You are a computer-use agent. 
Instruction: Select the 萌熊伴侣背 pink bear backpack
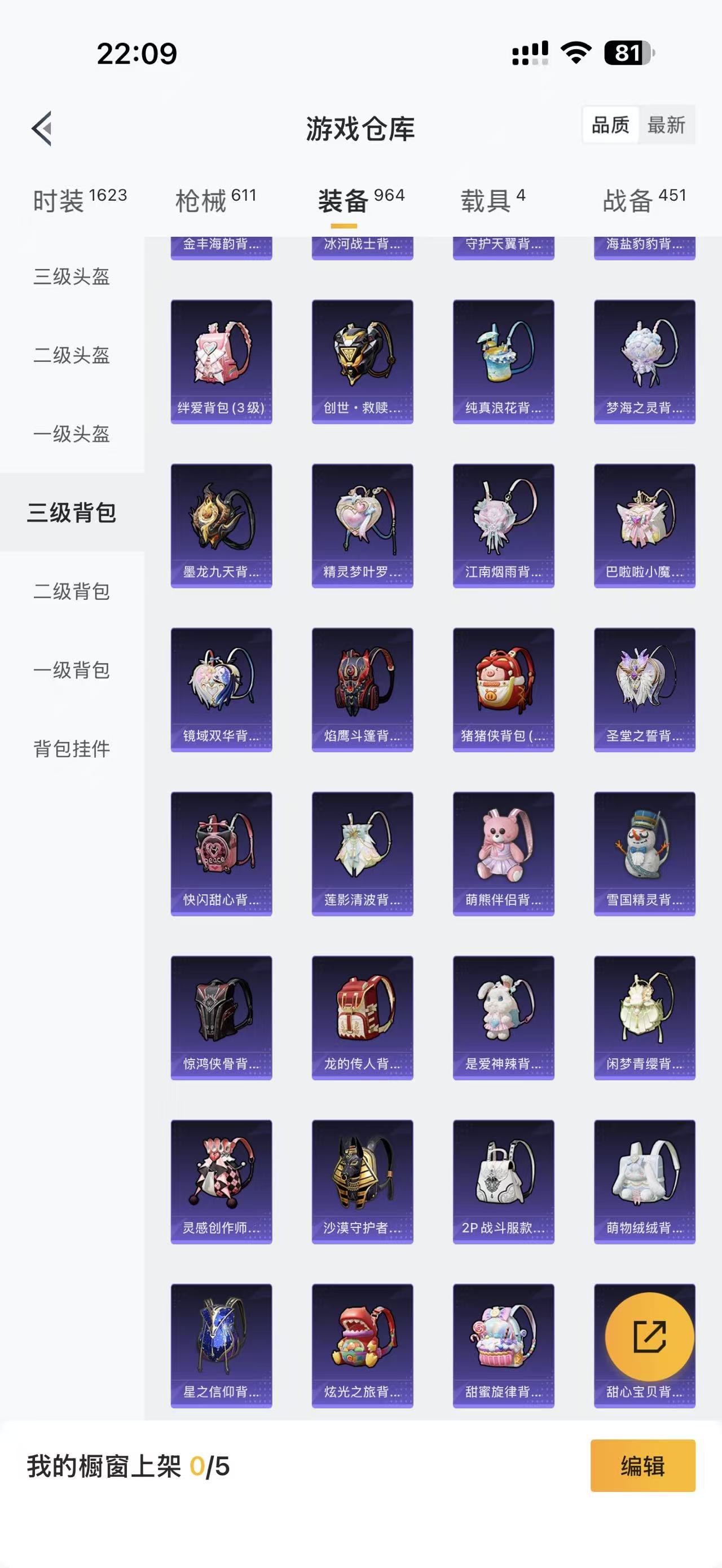(x=503, y=851)
